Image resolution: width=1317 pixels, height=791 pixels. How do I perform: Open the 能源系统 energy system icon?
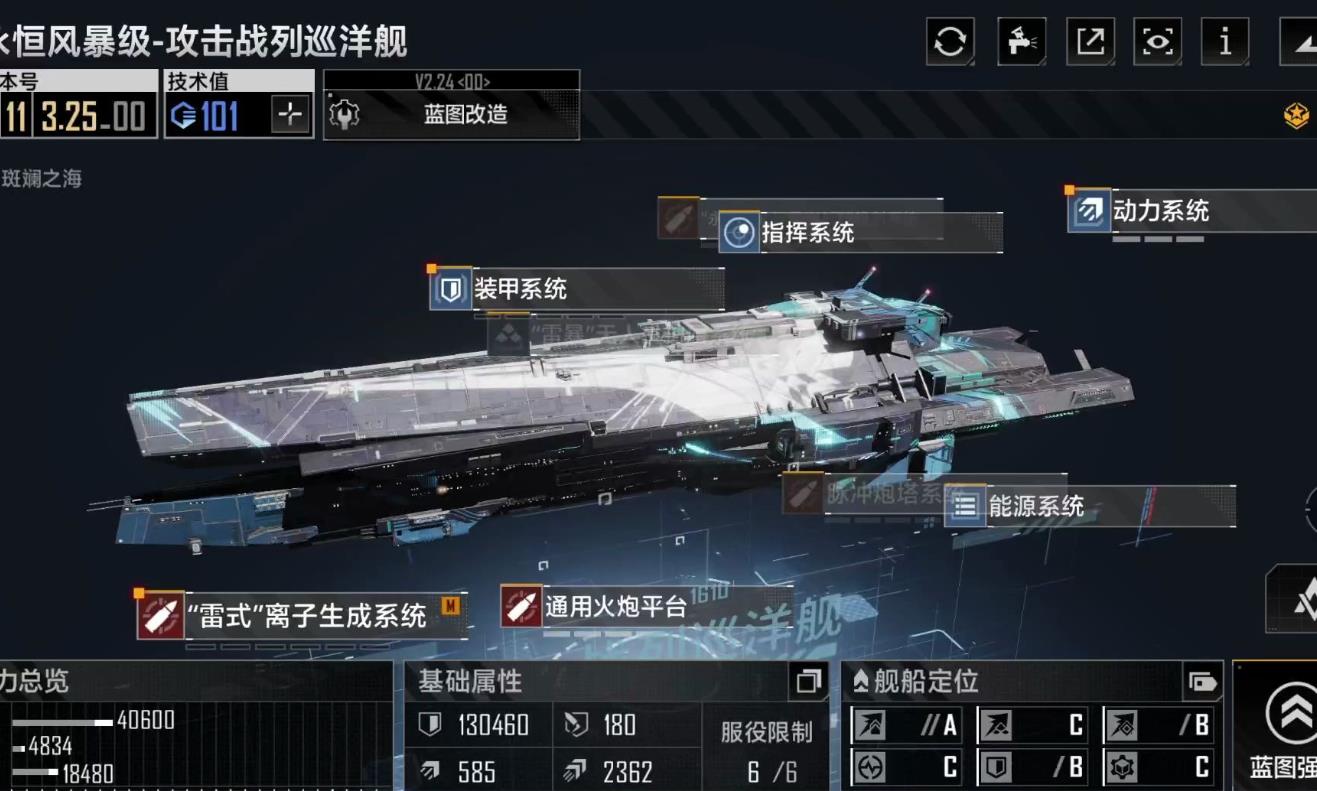[x=965, y=507]
